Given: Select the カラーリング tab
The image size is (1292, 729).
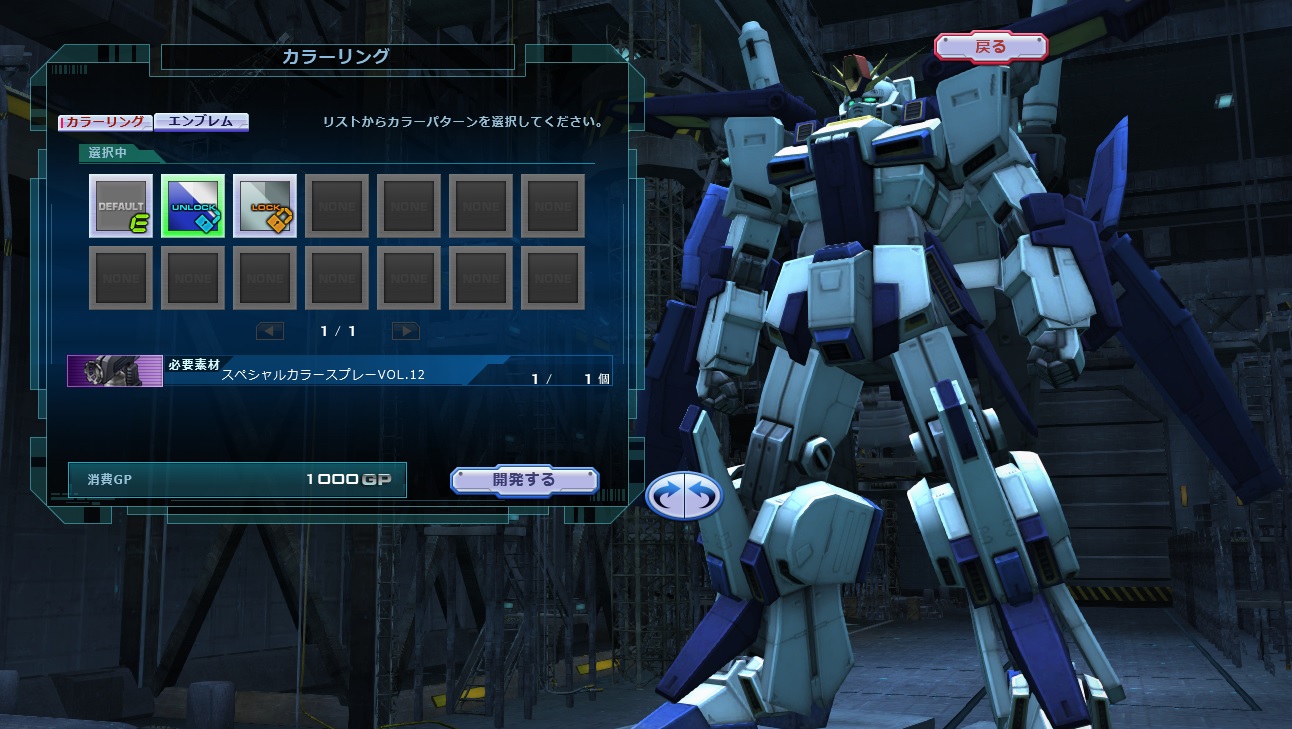Looking at the screenshot, I should pos(106,122).
